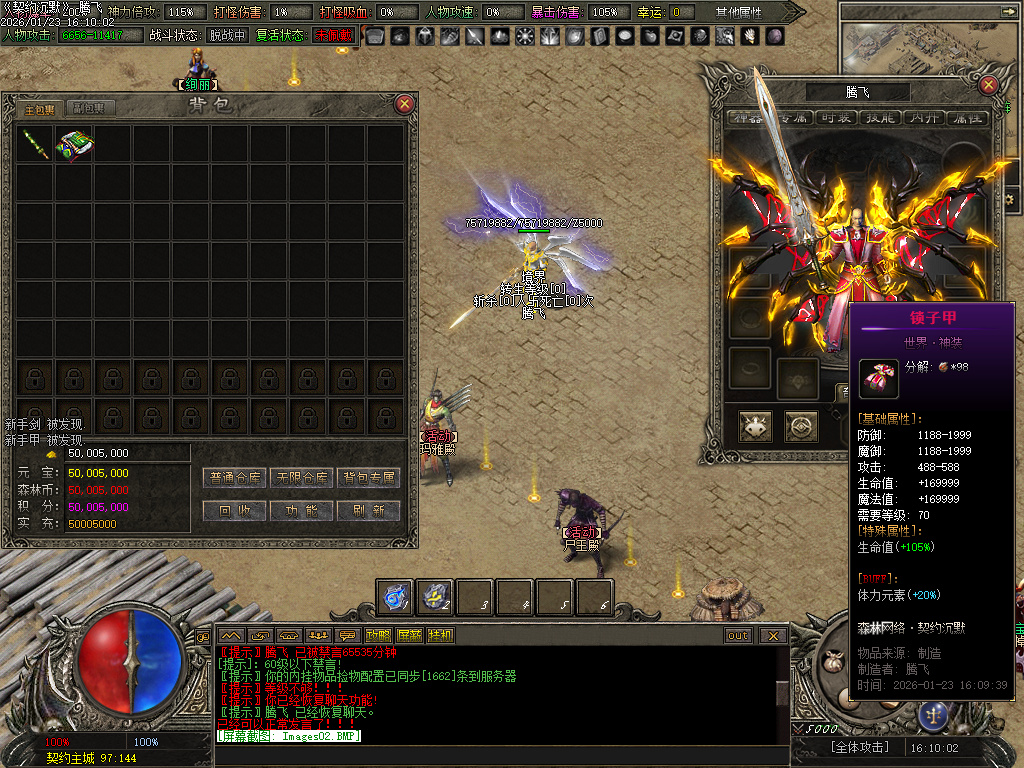Screen dimensions: 1024x768
Task: Select the green sword in the backpack
Action: point(35,144)
